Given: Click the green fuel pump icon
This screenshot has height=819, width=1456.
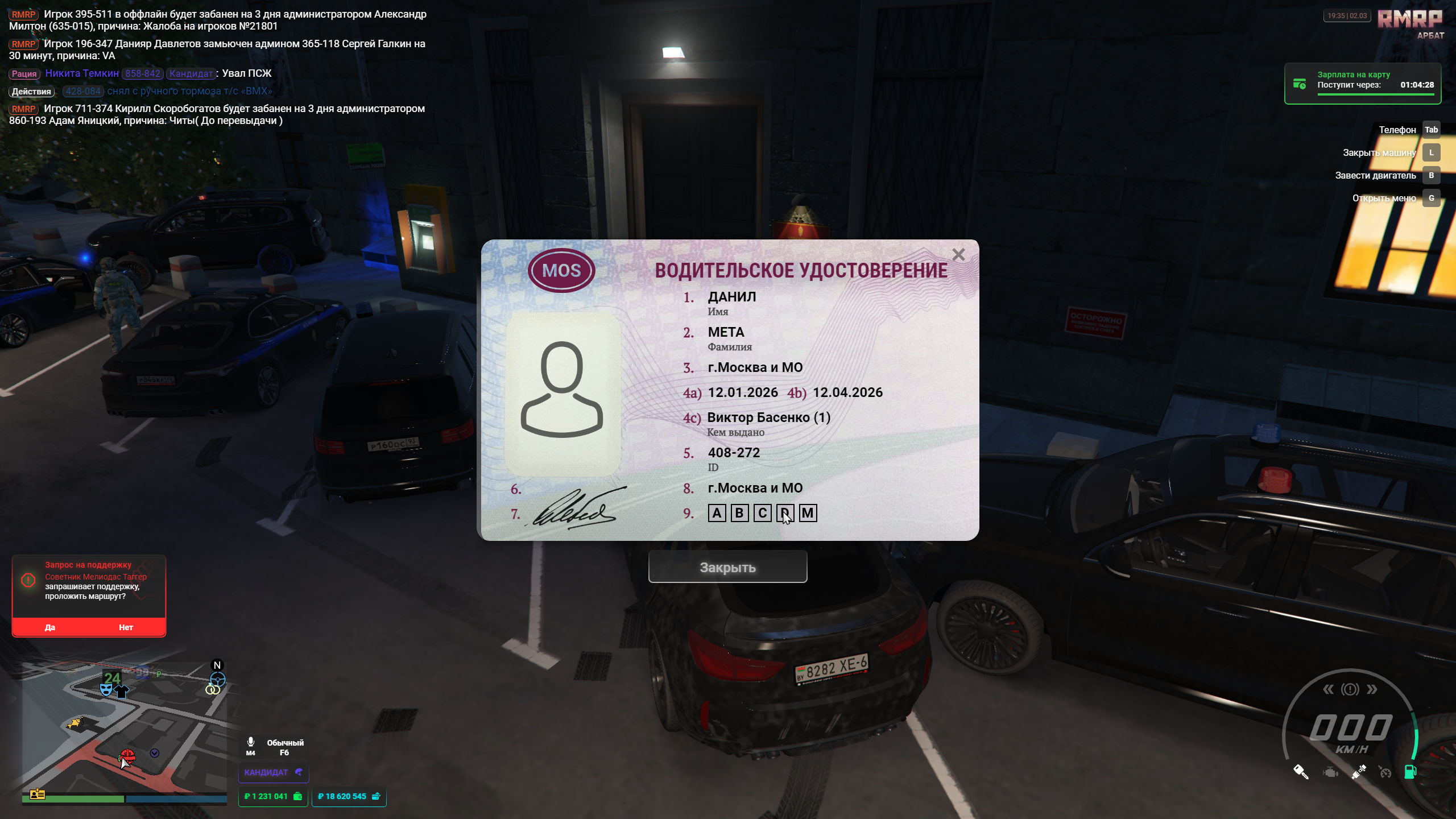Looking at the screenshot, I should click(x=1410, y=772).
